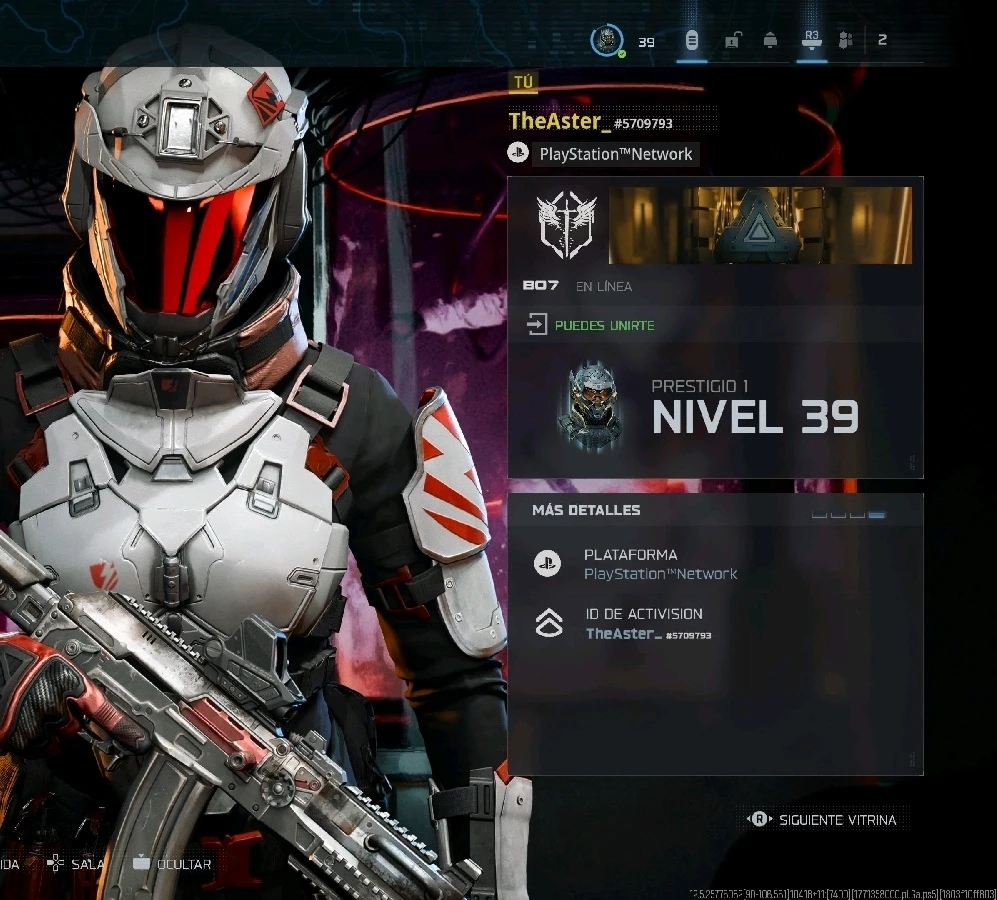Open the Sala lobby option
The height and width of the screenshot is (900, 997).
pos(76,863)
